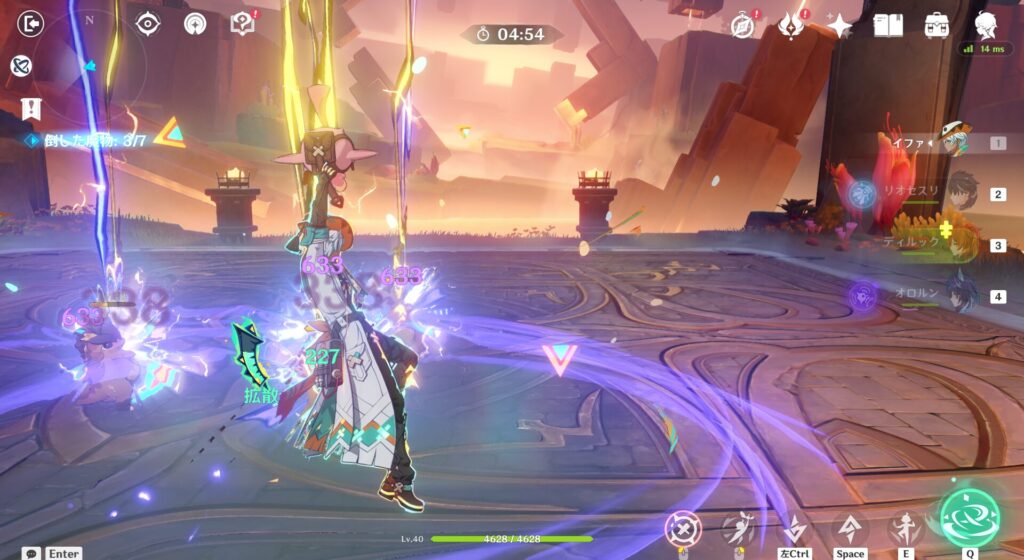Open the chat box speech bubble

pos(32,553)
